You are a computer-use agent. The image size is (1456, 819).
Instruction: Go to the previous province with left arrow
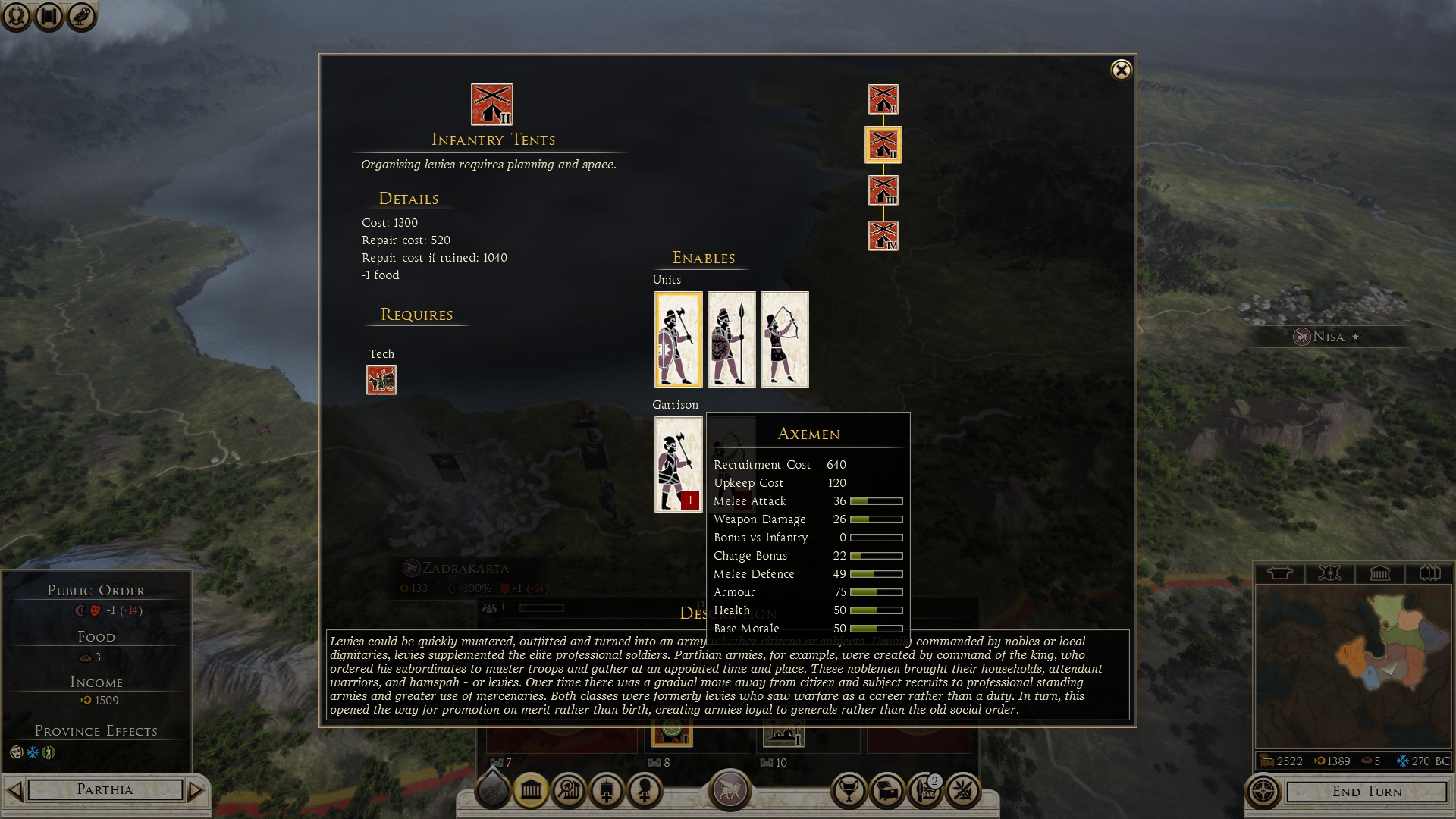click(14, 791)
